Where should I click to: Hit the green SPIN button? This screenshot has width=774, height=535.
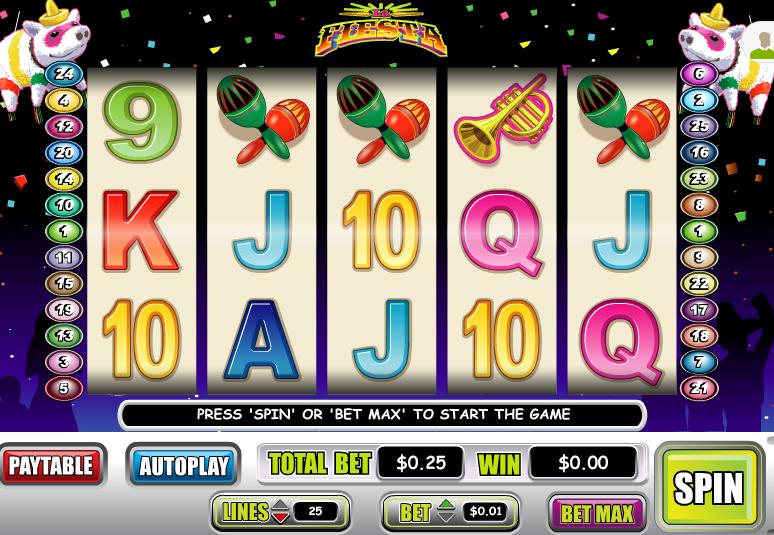(x=708, y=487)
